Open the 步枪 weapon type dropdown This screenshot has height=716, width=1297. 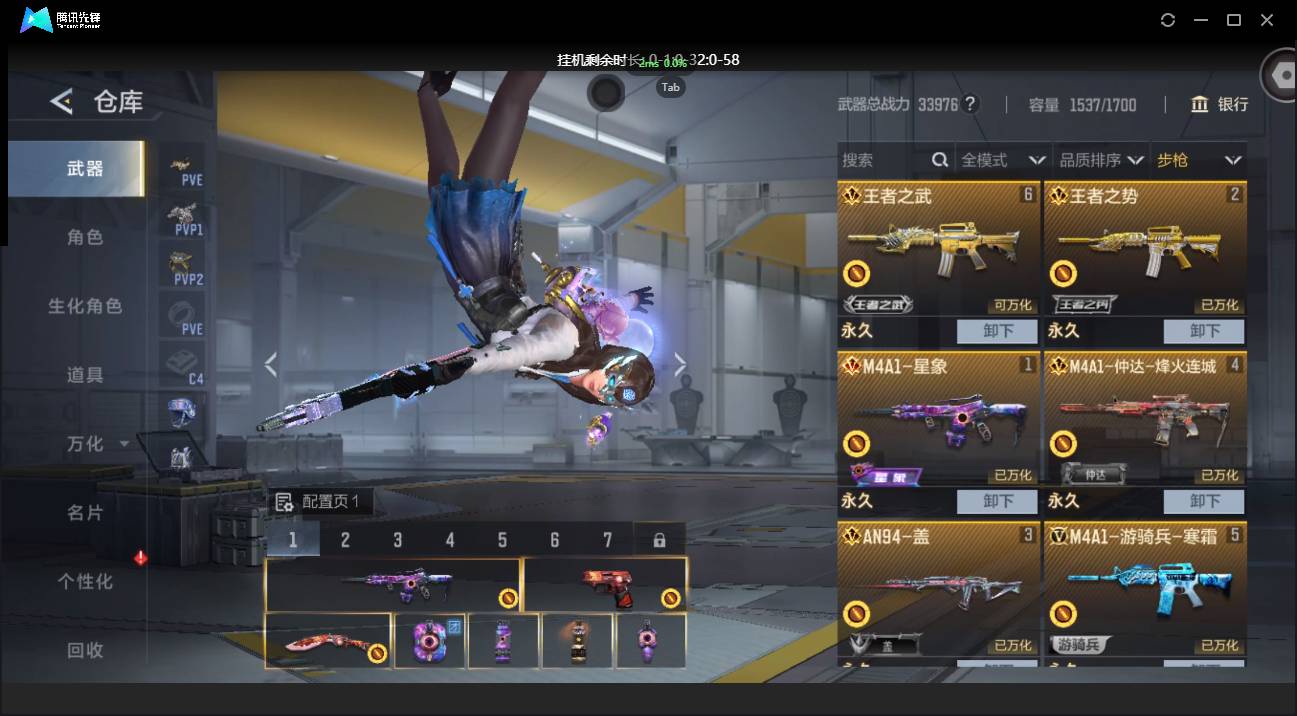(x=1199, y=160)
